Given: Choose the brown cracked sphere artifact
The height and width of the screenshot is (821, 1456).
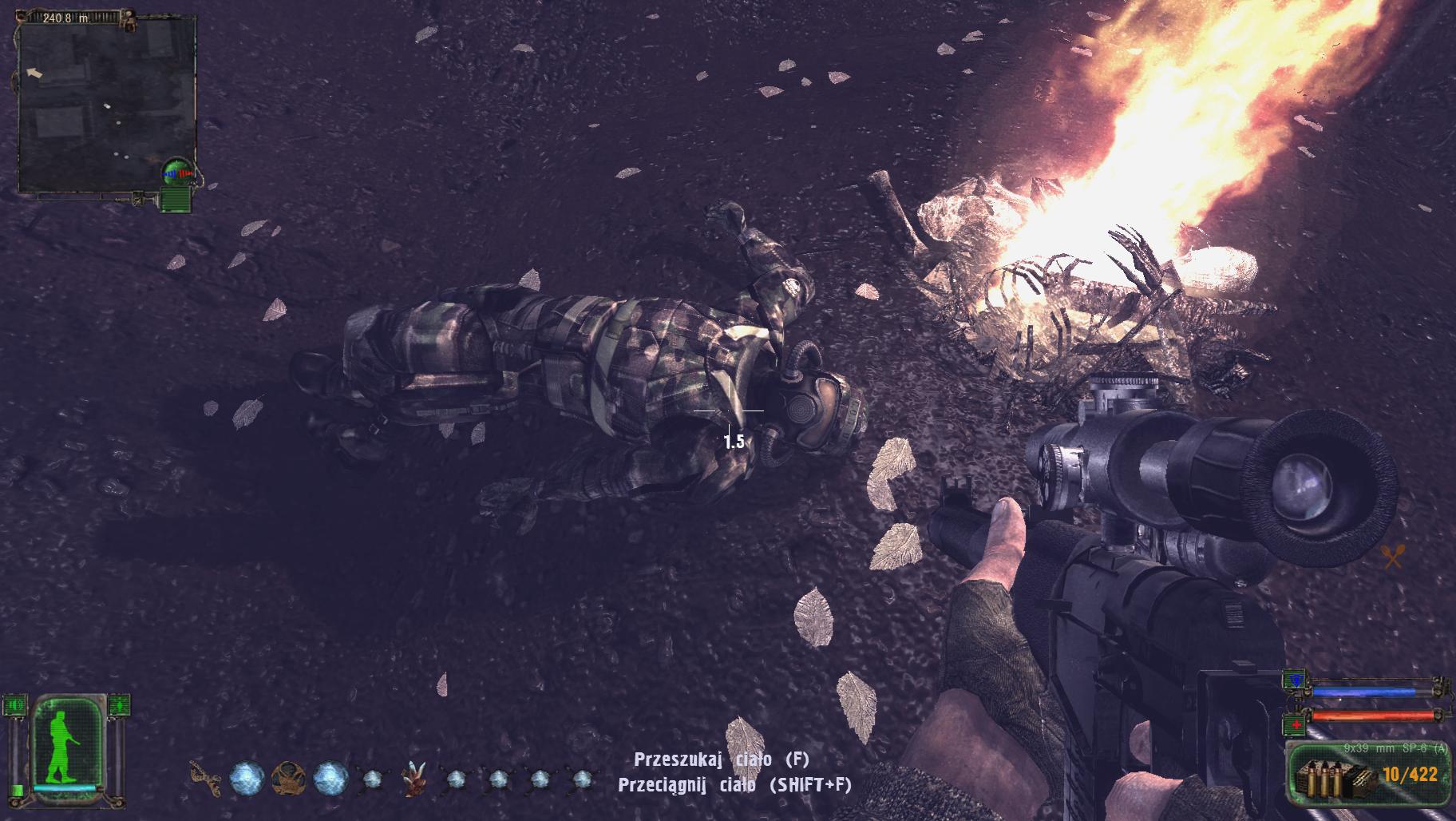Looking at the screenshot, I should [288, 778].
